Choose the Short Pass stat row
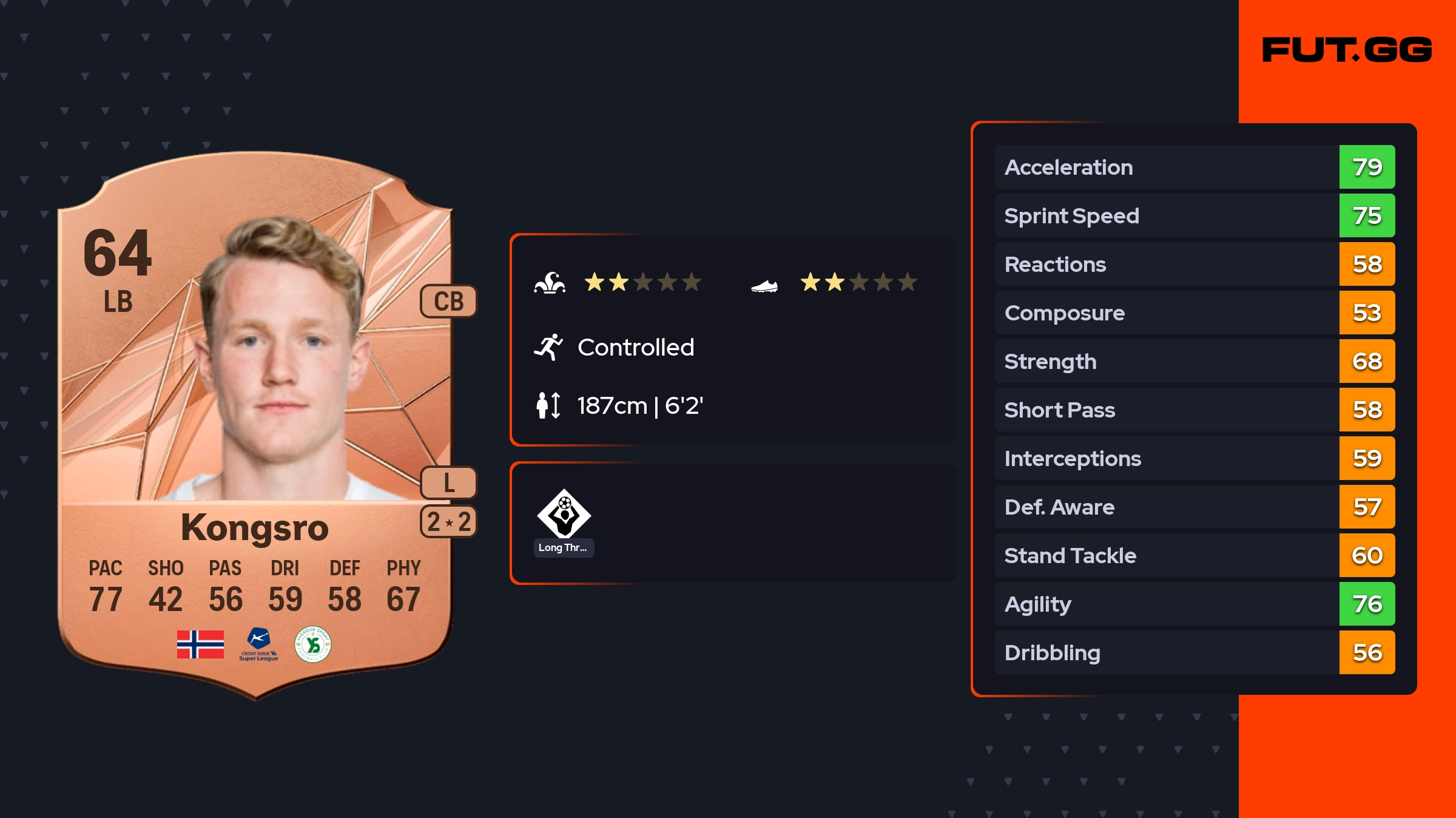 1194,410
